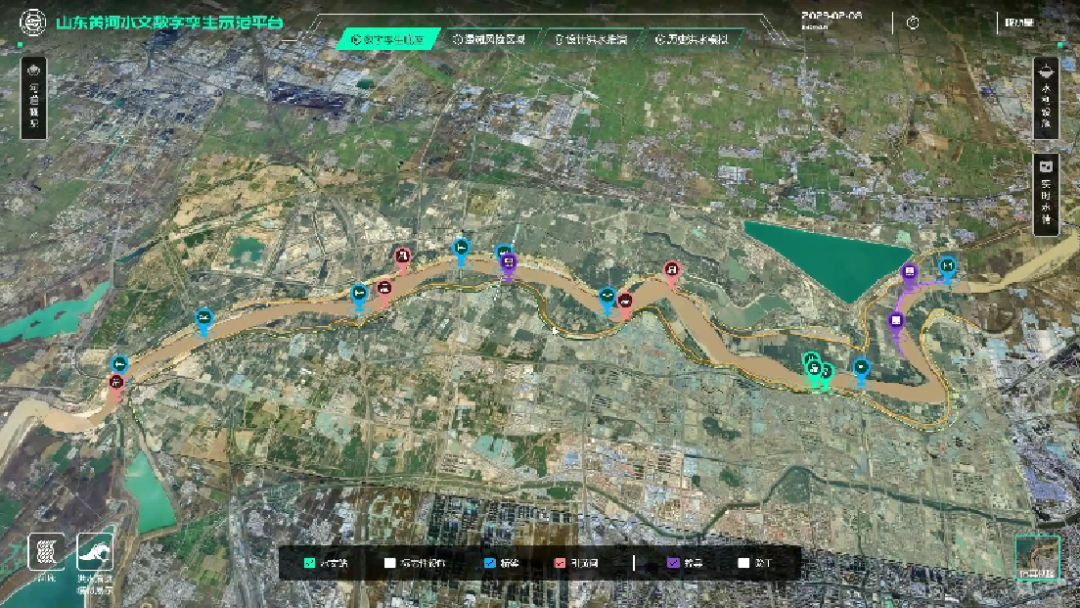Screen dimensions: 1080x608
Task: Open the right-side panel button with the ship icon
Action: pyautogui.click(x=1046, y=97)
